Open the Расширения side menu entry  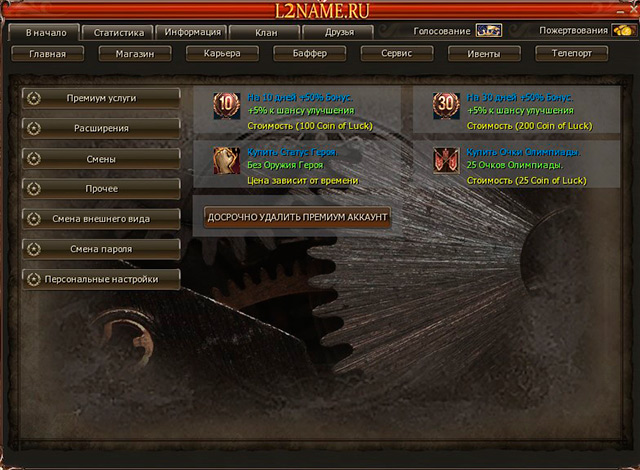101,128
